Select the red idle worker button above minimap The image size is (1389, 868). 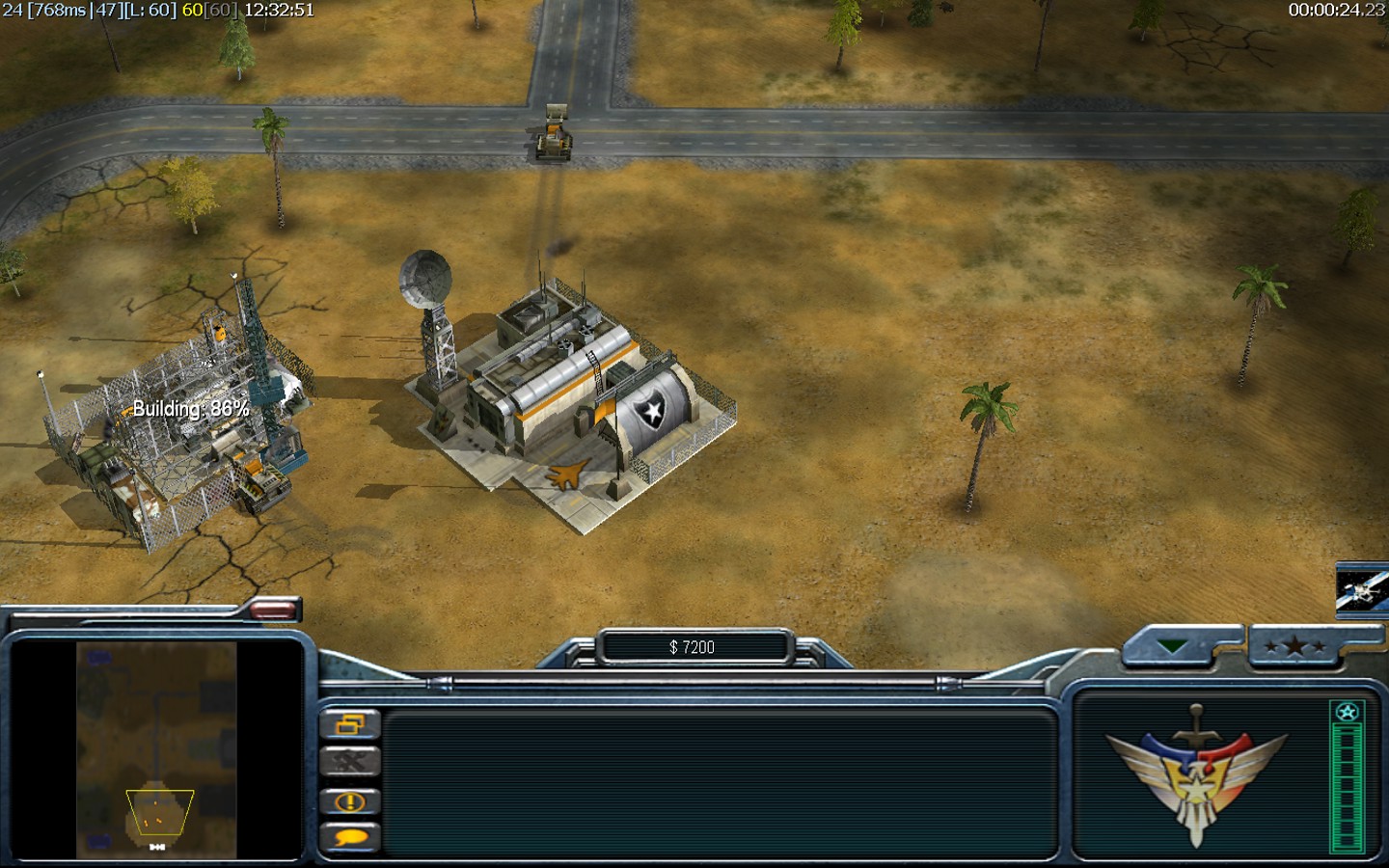(274, 609)
